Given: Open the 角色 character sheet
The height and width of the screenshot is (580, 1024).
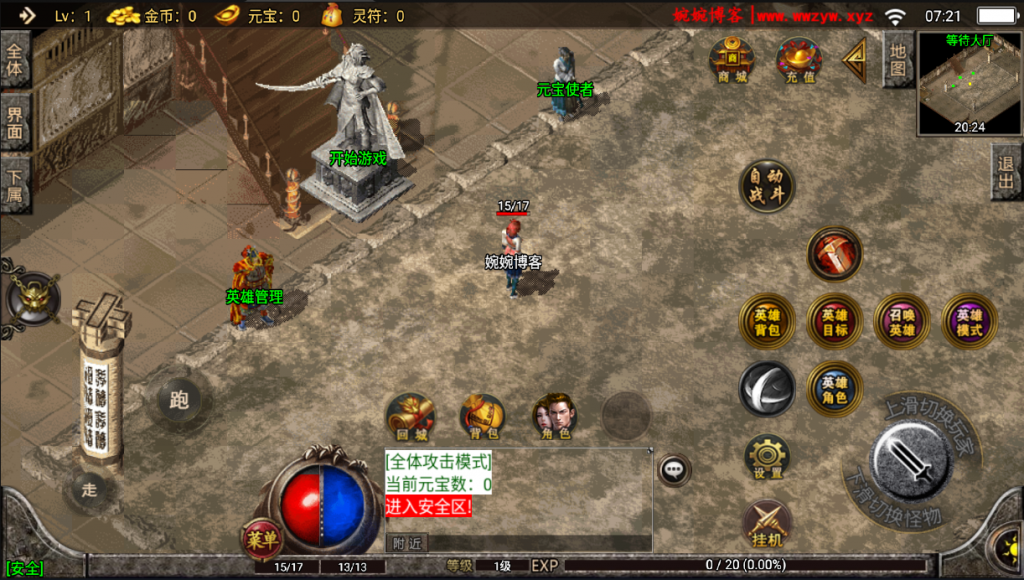Looking at the screenshot, I should [554, 417].
